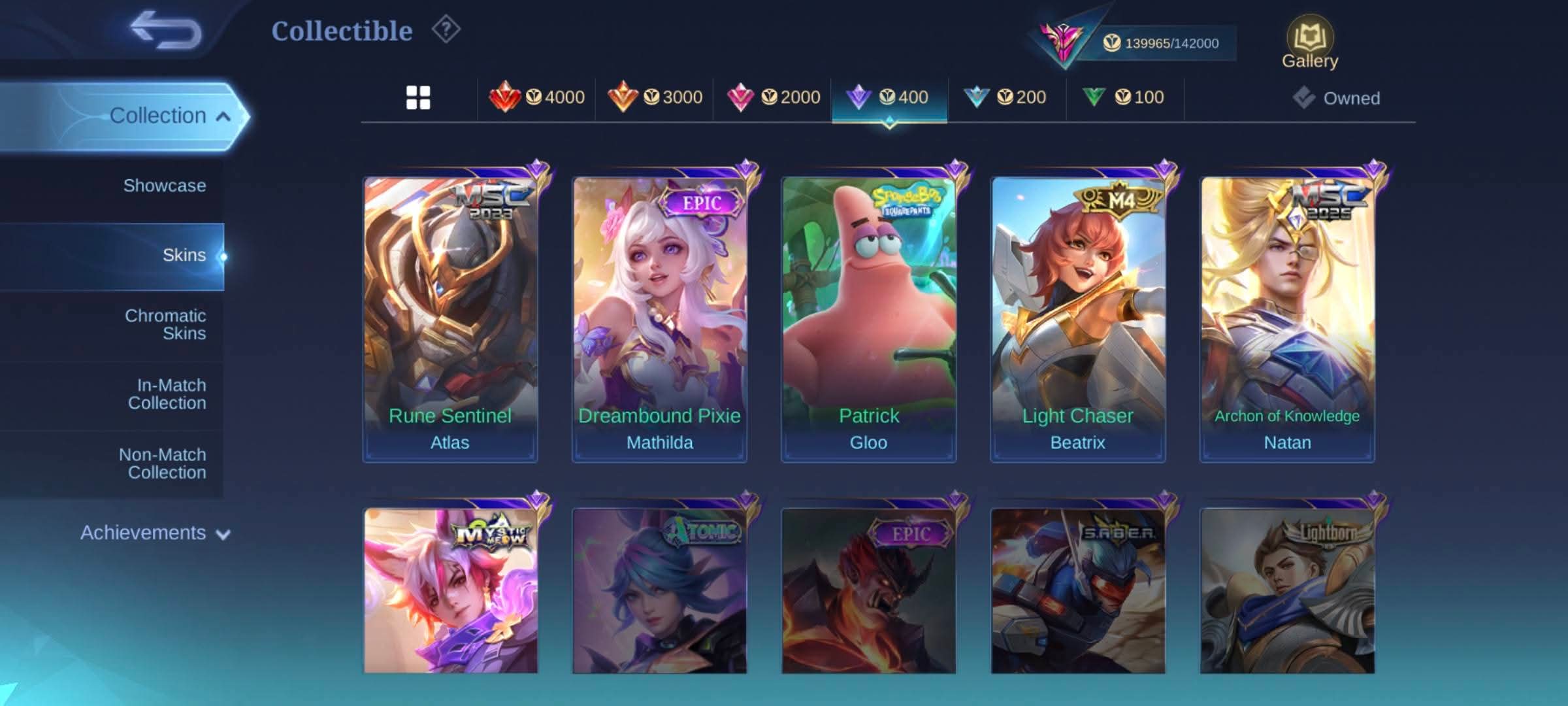
Task: Switch to the 4000 points tier tab
Action: 537,97
